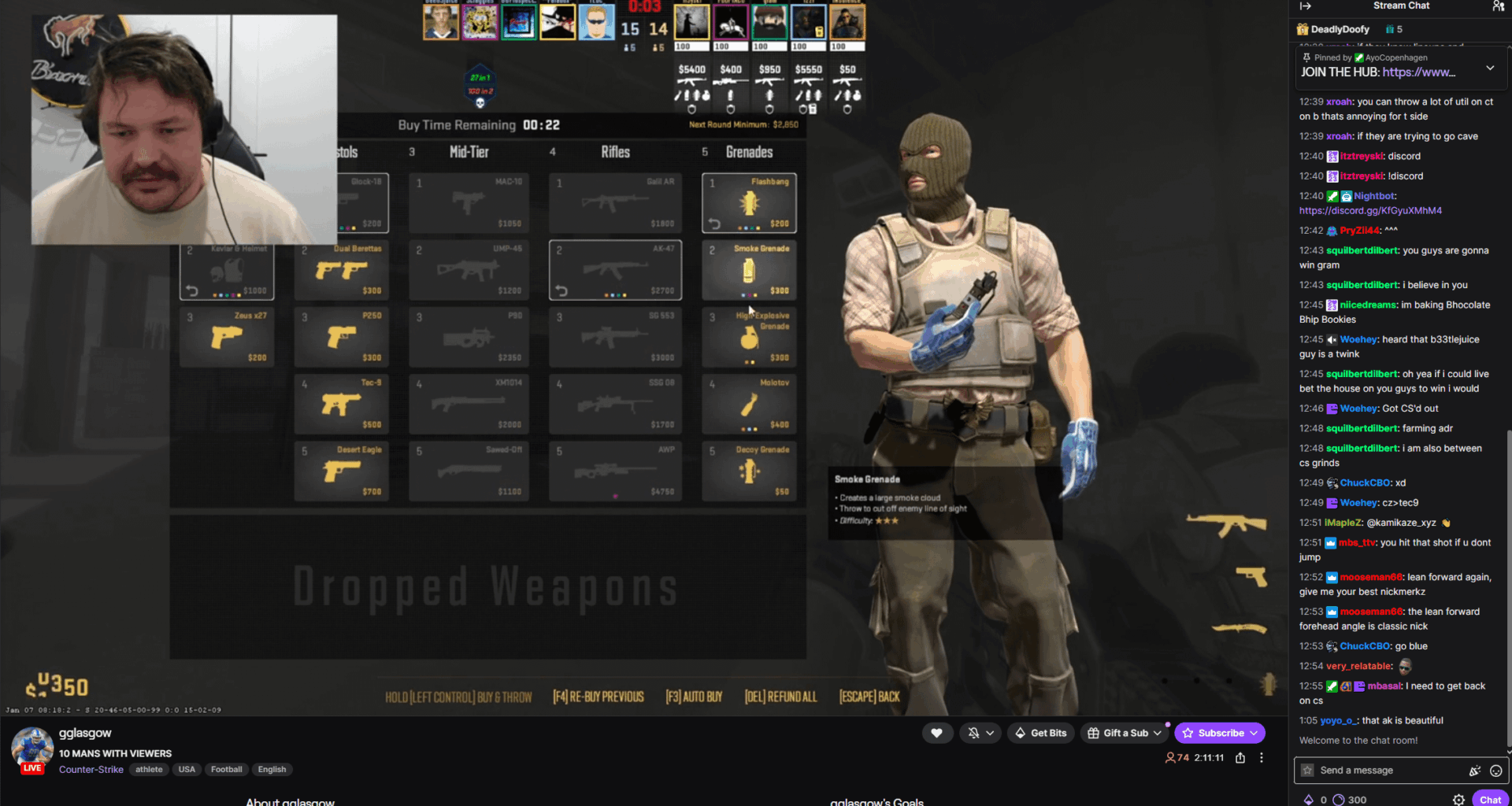Open the viewer list icon atop Stream Chat
This screenshot has width=1512, height=806.
click(1498, 6)
